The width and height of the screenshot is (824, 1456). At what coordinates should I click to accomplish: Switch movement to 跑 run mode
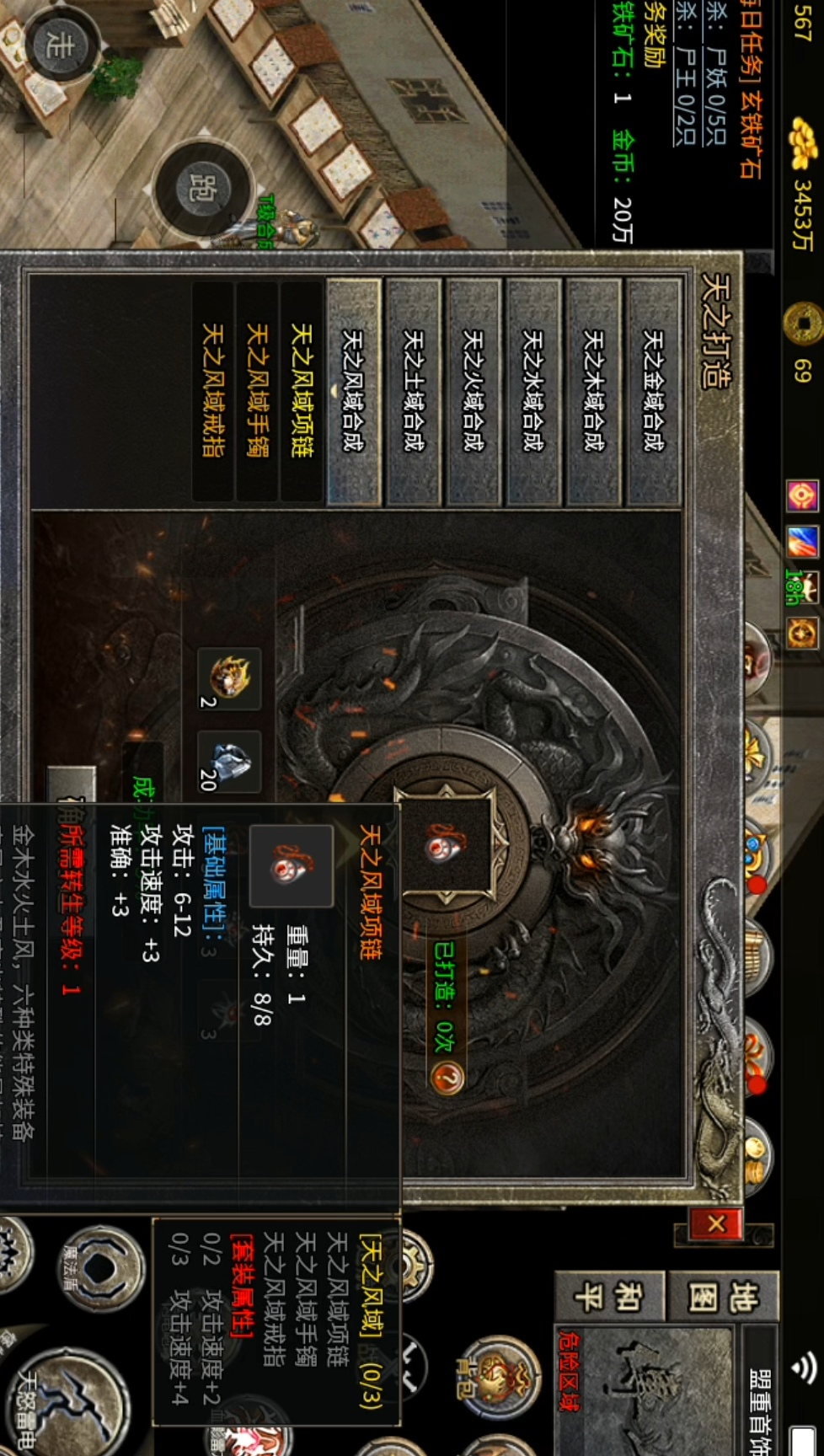203,187
